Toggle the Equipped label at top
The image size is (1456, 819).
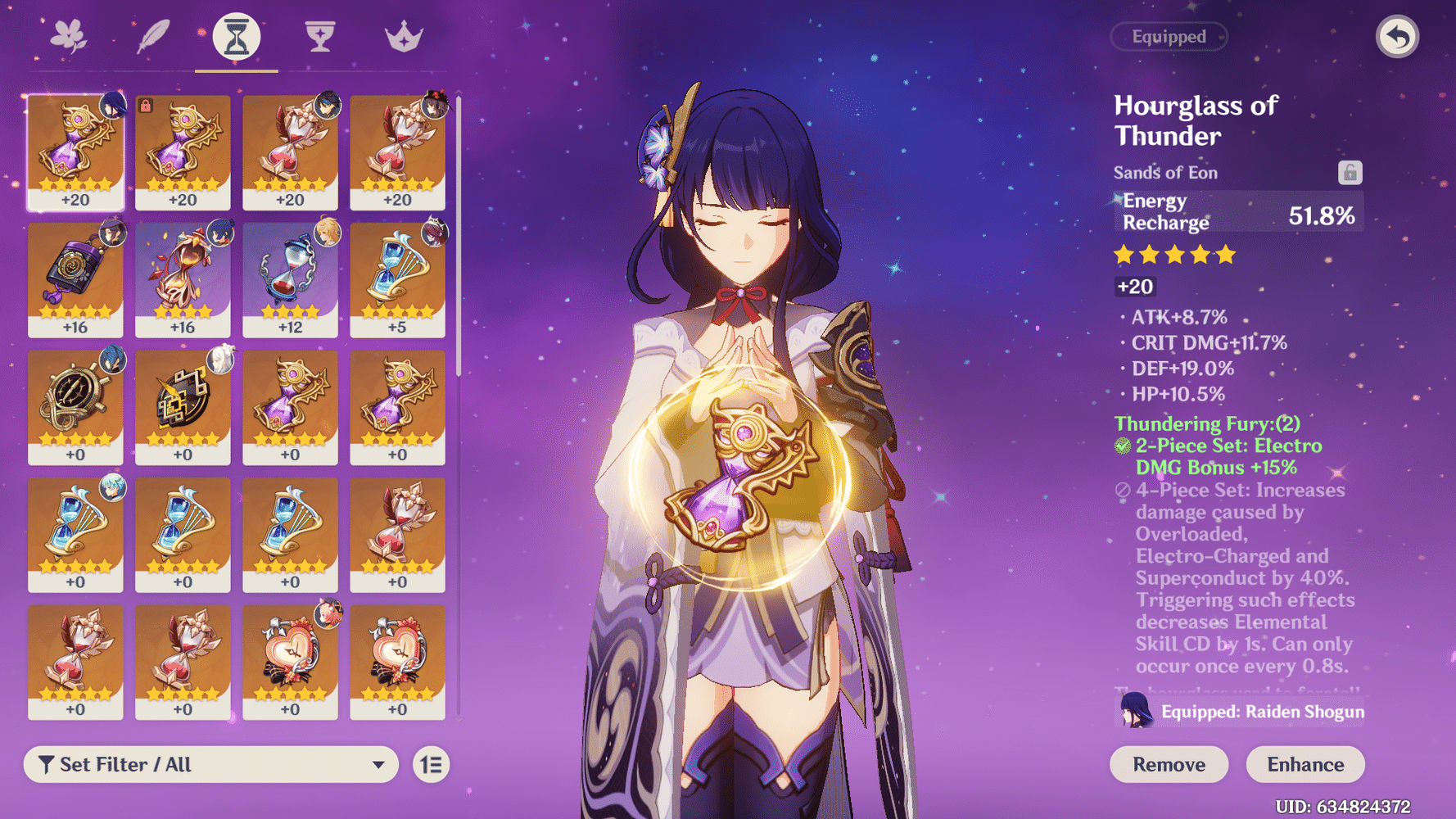point(1169,37)
